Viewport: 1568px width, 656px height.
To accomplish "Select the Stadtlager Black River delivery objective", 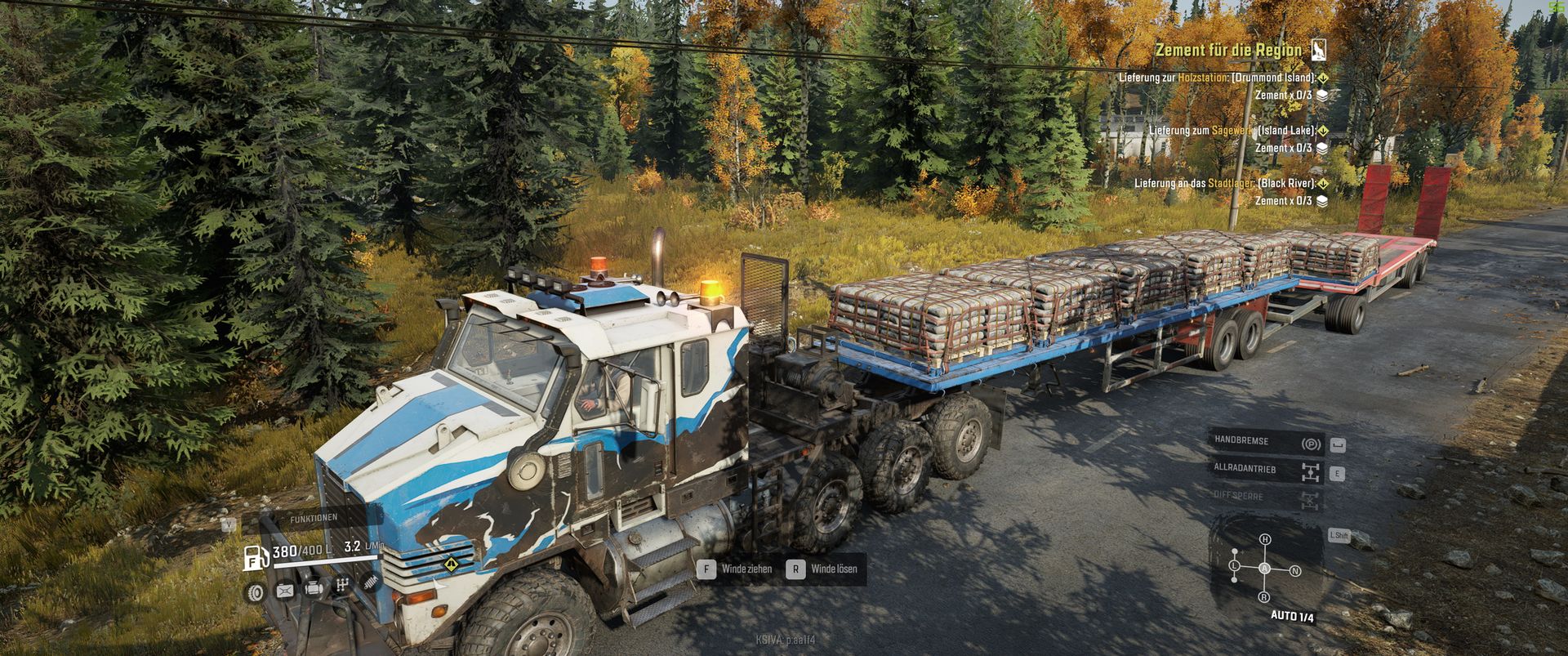I will point(1224,184).
